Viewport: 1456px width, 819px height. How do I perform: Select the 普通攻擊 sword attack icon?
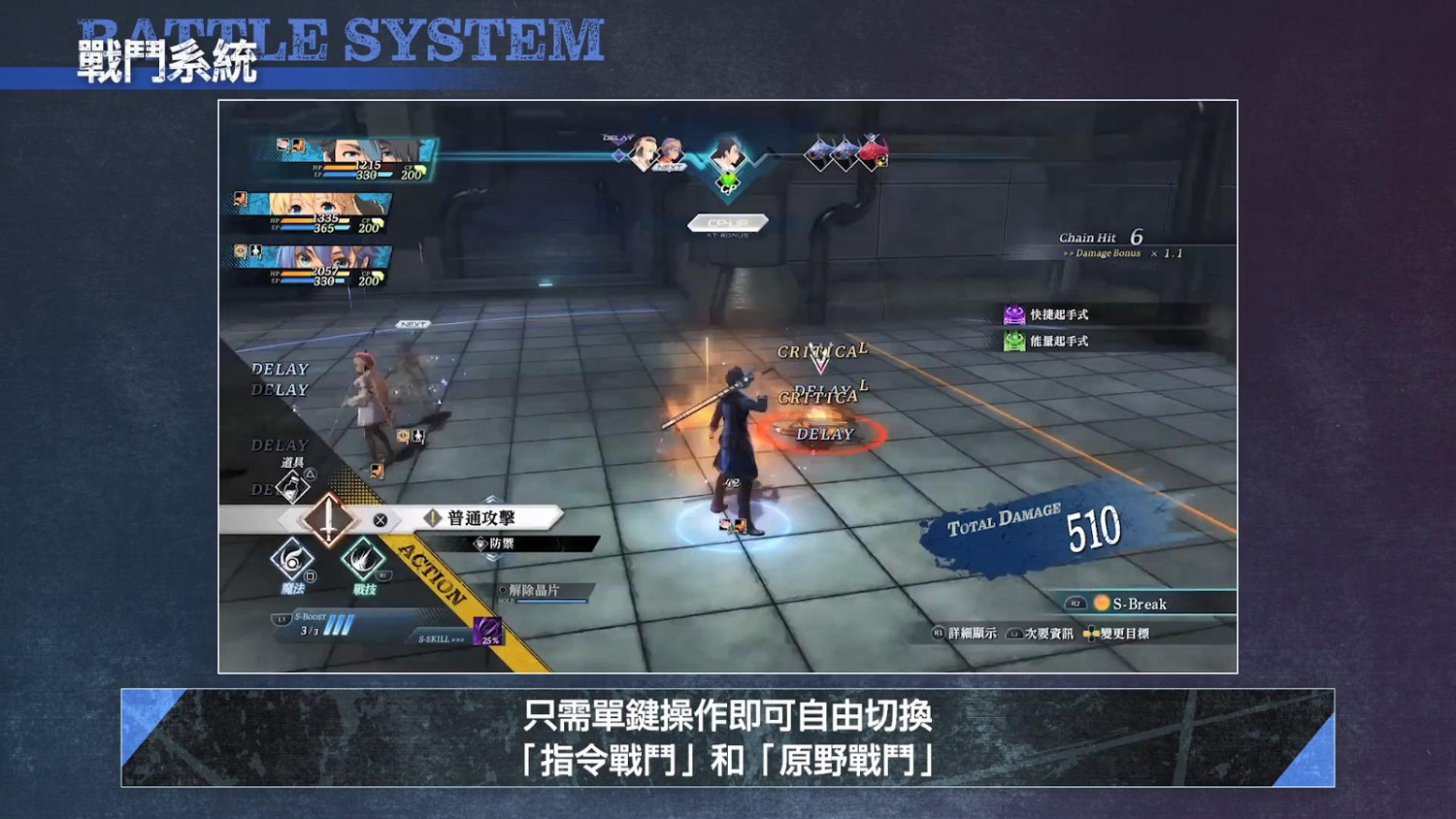click(x=329, y=518)
